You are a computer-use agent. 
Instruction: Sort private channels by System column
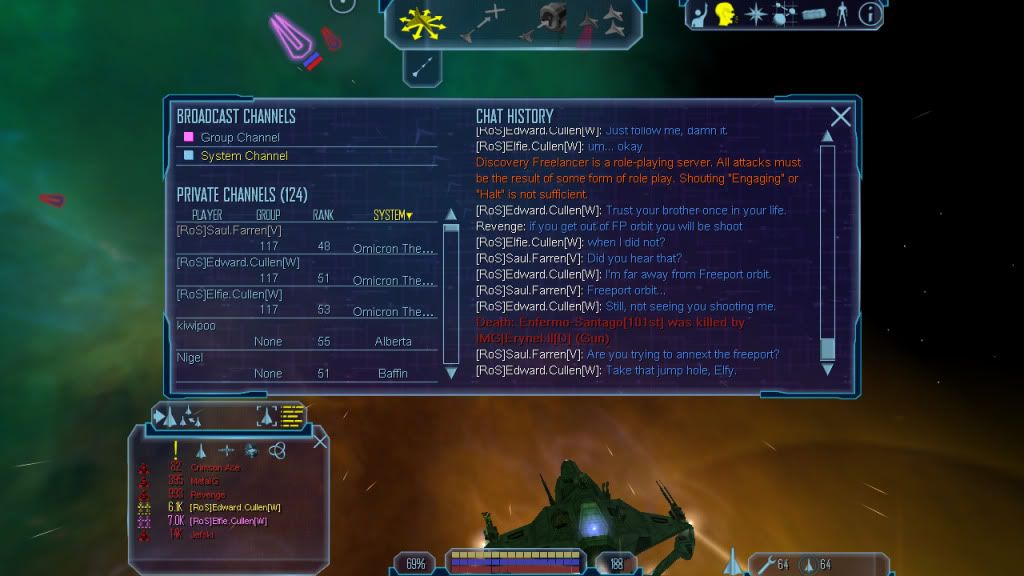(392, 215)
